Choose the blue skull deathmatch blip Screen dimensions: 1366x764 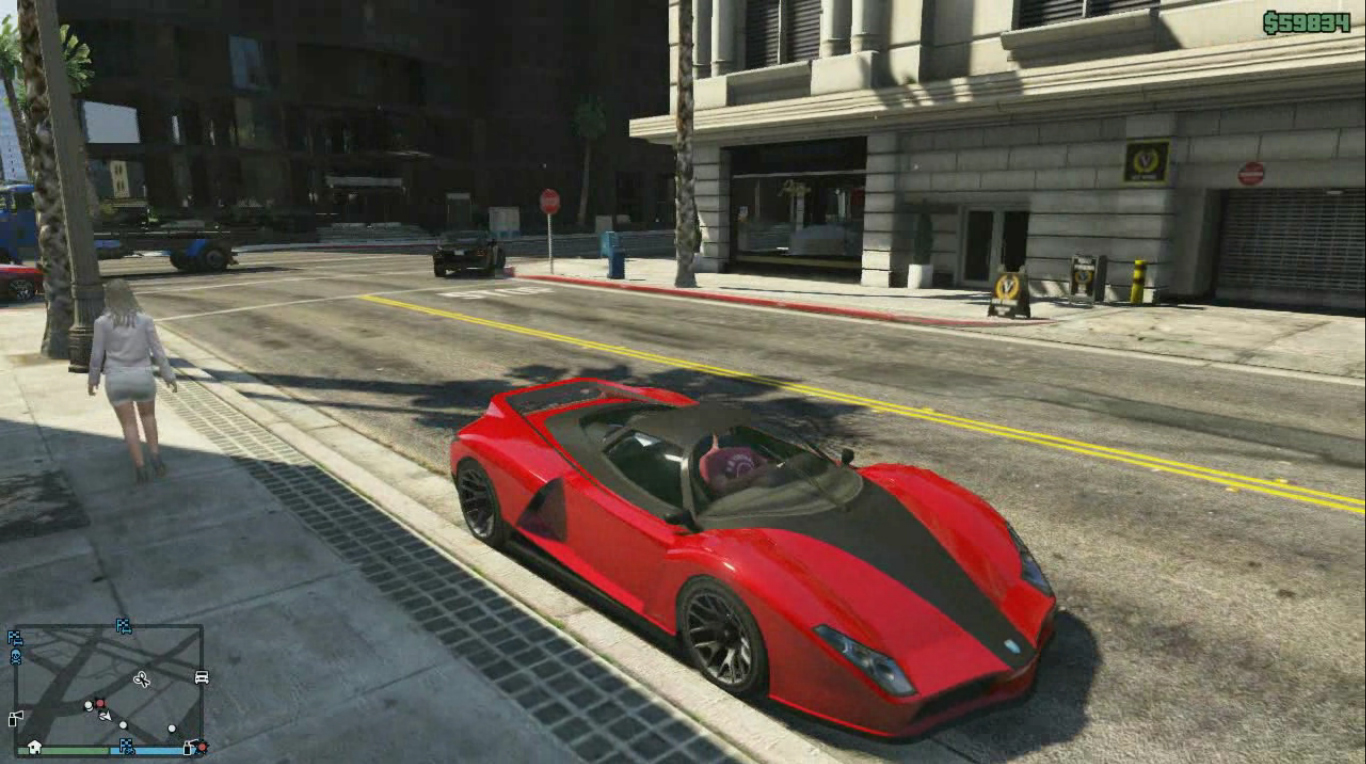click(x=16, y=657)
